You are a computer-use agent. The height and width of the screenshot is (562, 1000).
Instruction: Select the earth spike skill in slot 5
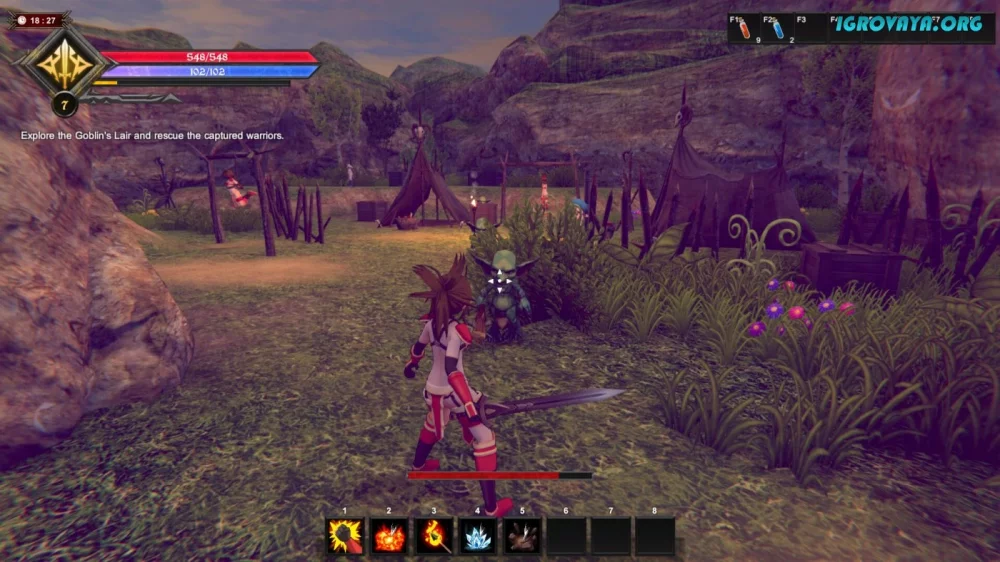pyautogui.click(x=522, y=537)
